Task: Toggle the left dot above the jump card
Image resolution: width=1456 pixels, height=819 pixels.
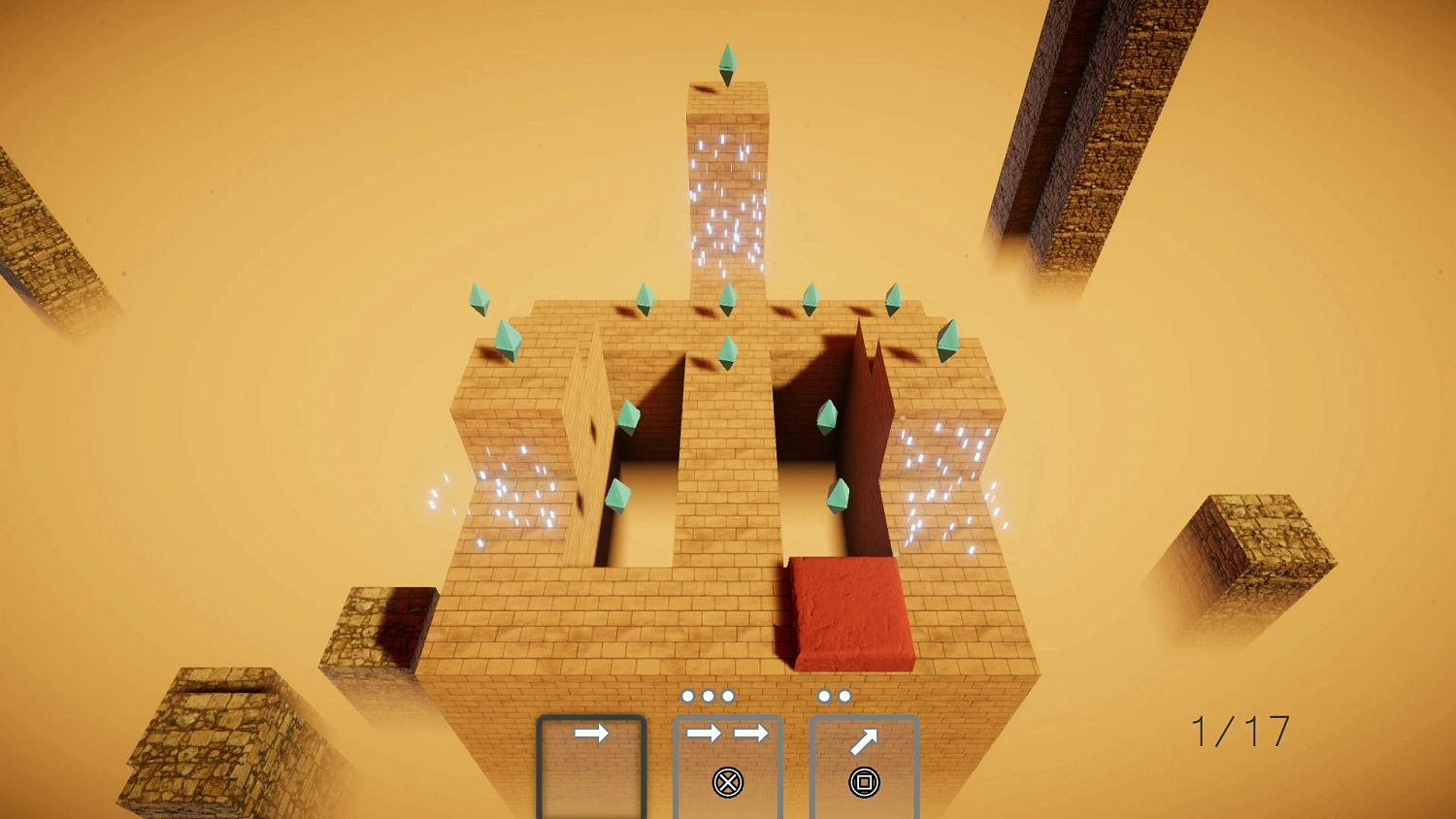Action: tap(826, 696)
